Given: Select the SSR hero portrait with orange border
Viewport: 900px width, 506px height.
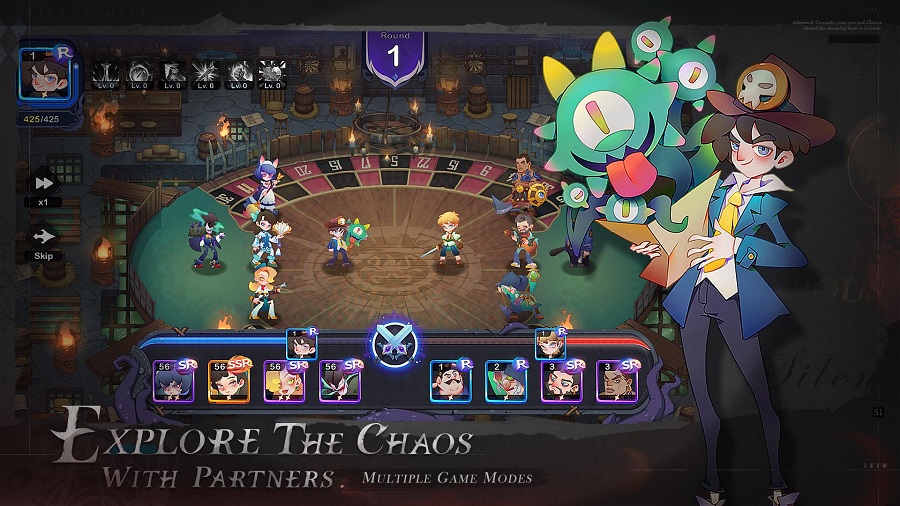Looking at the screenshot, I should 229,381.
